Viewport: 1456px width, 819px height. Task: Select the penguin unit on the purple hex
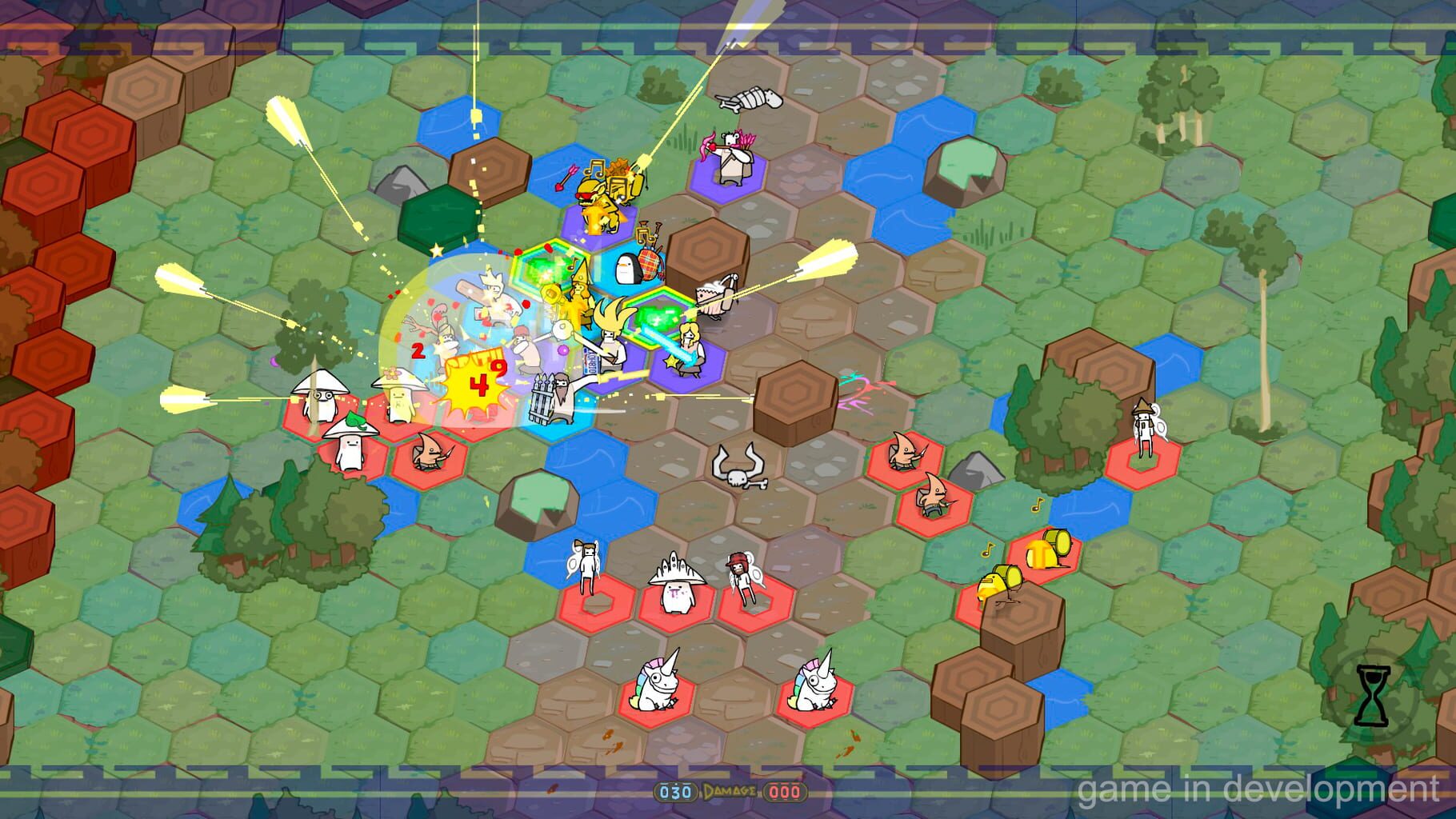point(628,268)
